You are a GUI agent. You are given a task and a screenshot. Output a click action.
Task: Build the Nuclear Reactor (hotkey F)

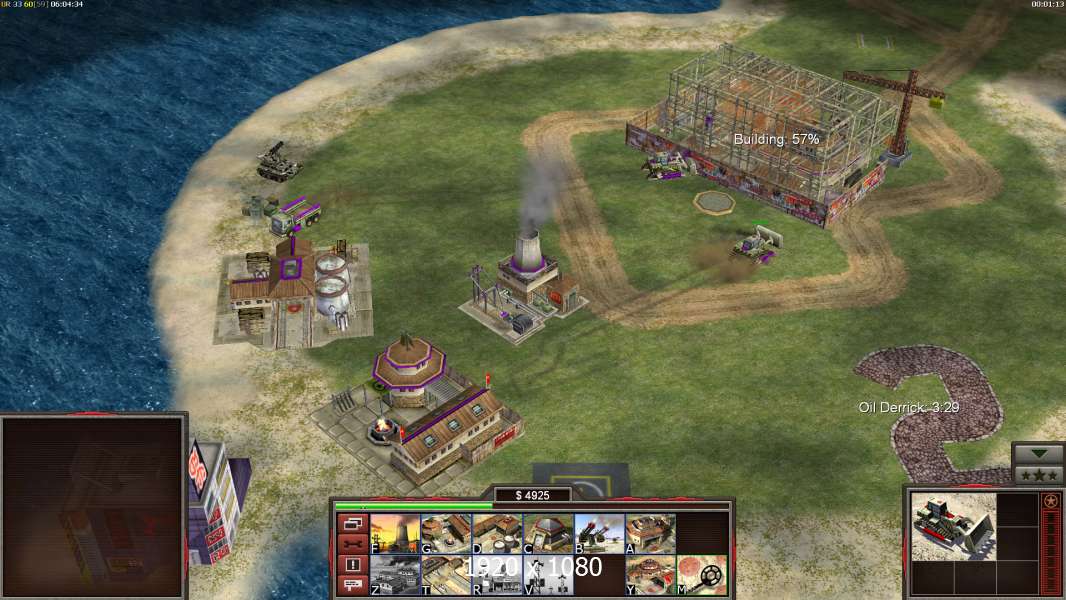395,533
